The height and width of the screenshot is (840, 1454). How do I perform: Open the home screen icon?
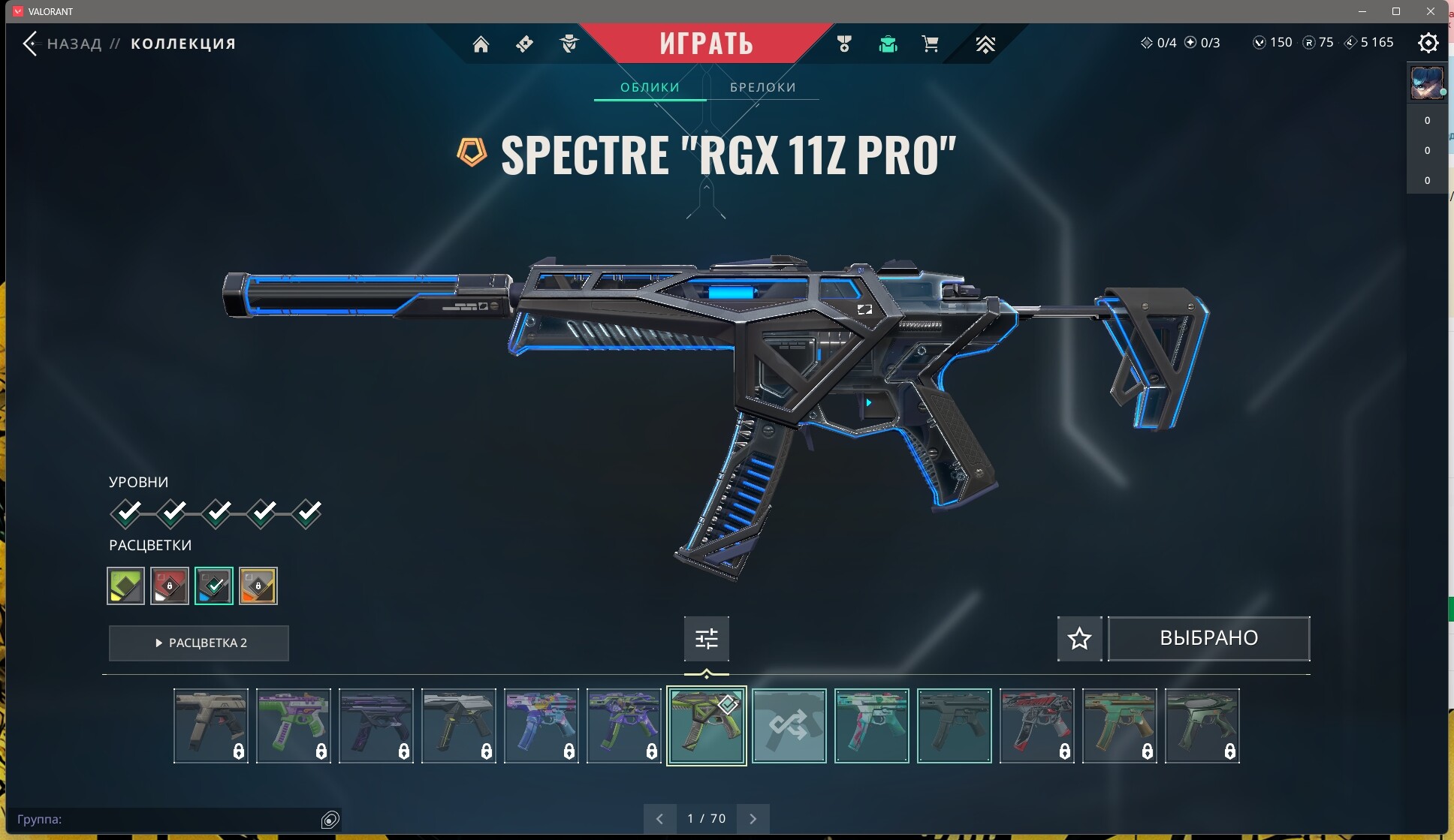tap(481, 44)
